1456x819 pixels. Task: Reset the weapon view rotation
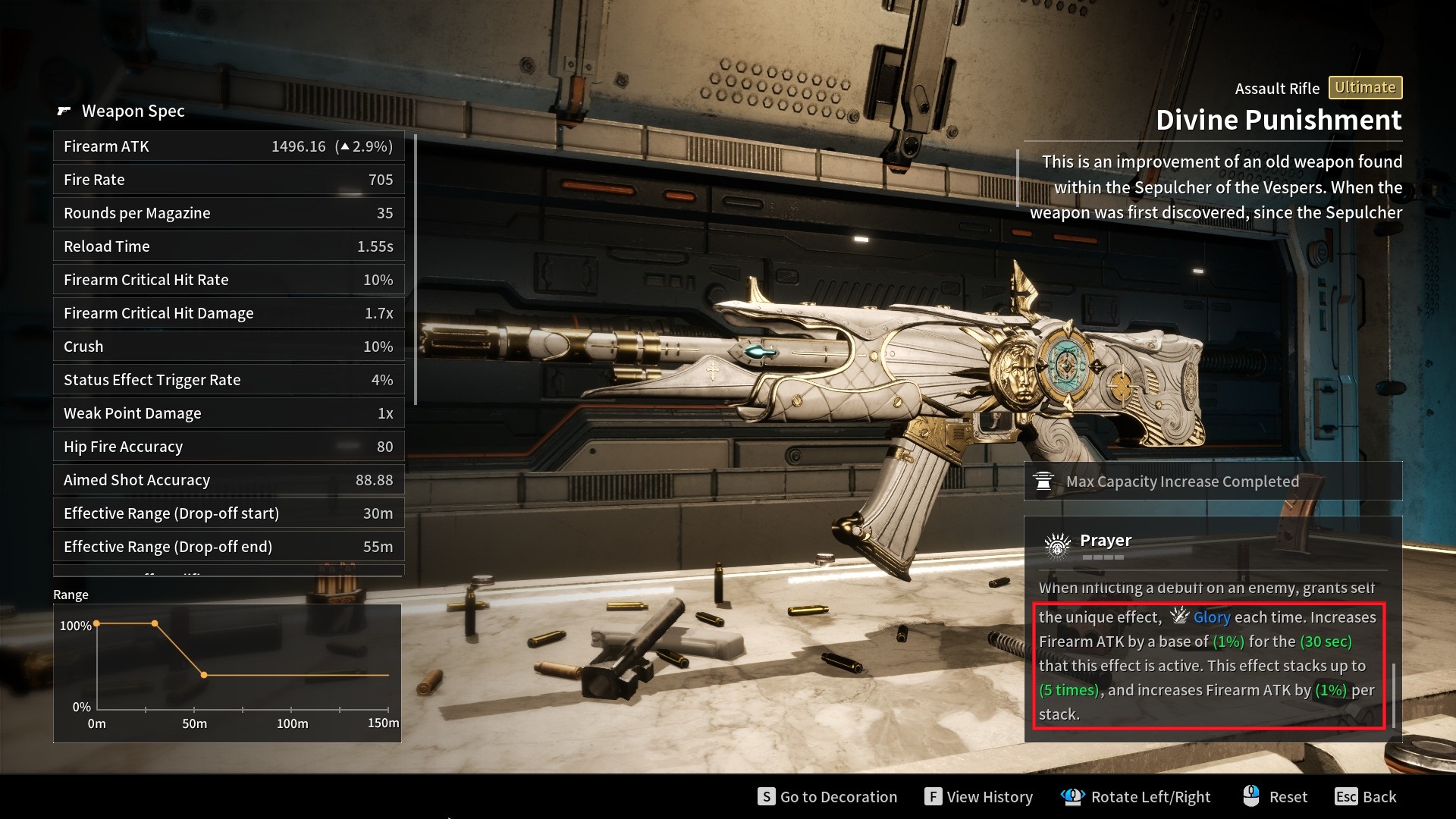point(1276,796)
